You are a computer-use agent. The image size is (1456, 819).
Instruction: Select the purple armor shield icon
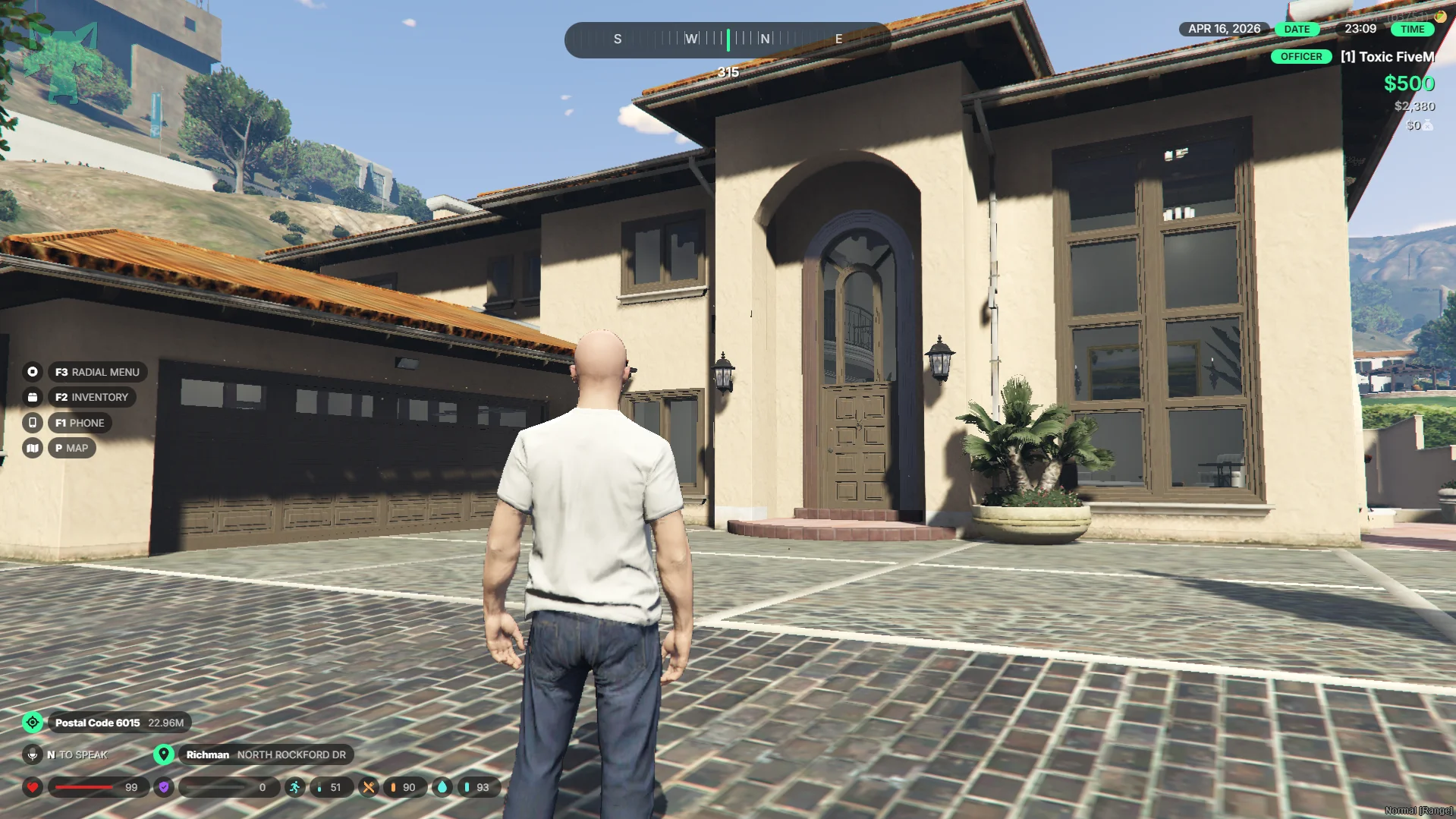pyautogui.click(x=164, y=787)
